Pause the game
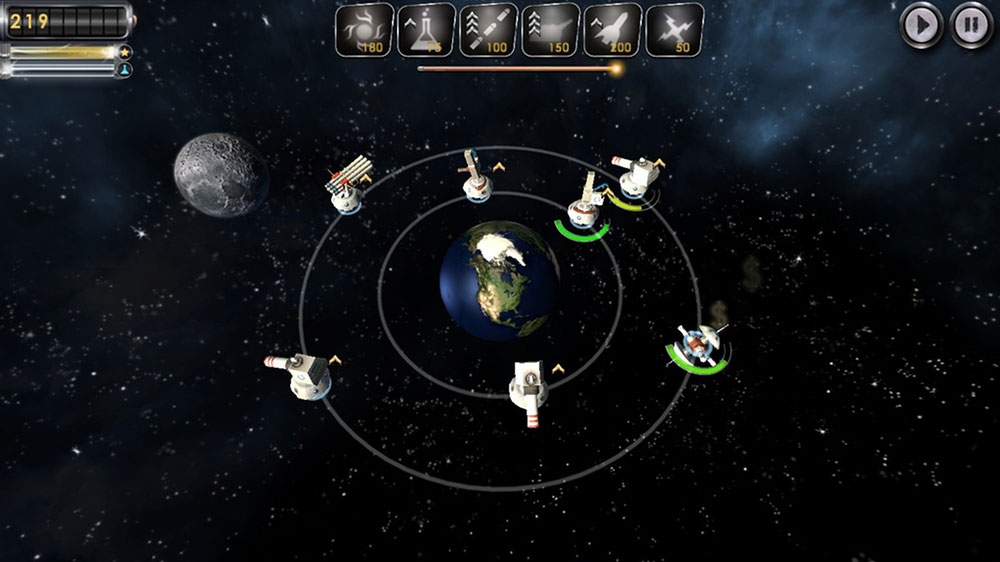The width and height of the screenshot is (1000, 562). pyautogui.click(x=971, y=25)
